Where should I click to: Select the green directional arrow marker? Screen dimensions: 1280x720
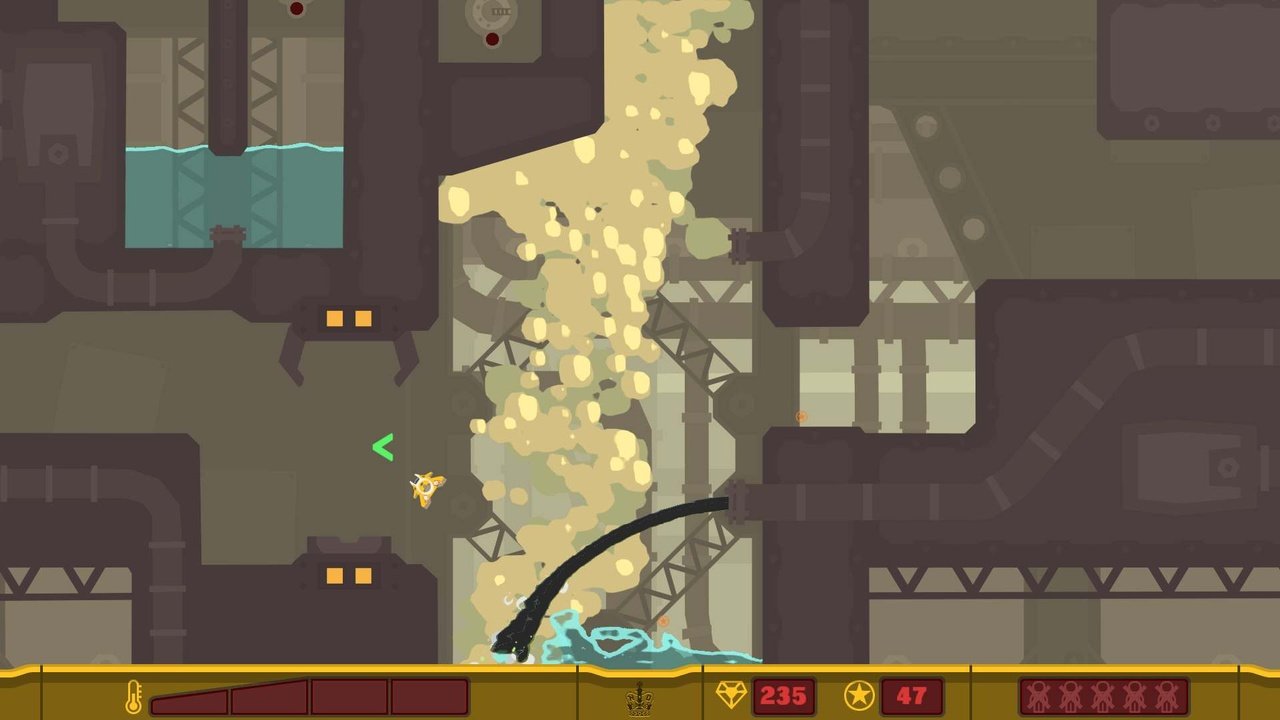point(383,447)
